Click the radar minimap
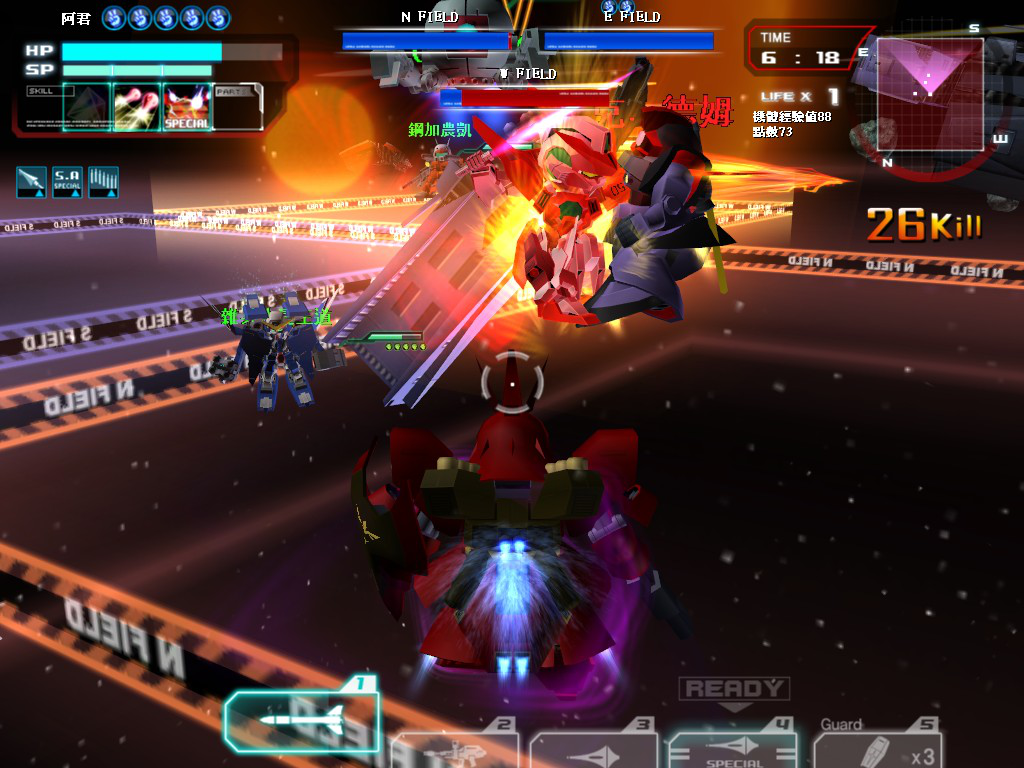The height and width of the screenshot is (768, 1024). (x=930, y=94)
